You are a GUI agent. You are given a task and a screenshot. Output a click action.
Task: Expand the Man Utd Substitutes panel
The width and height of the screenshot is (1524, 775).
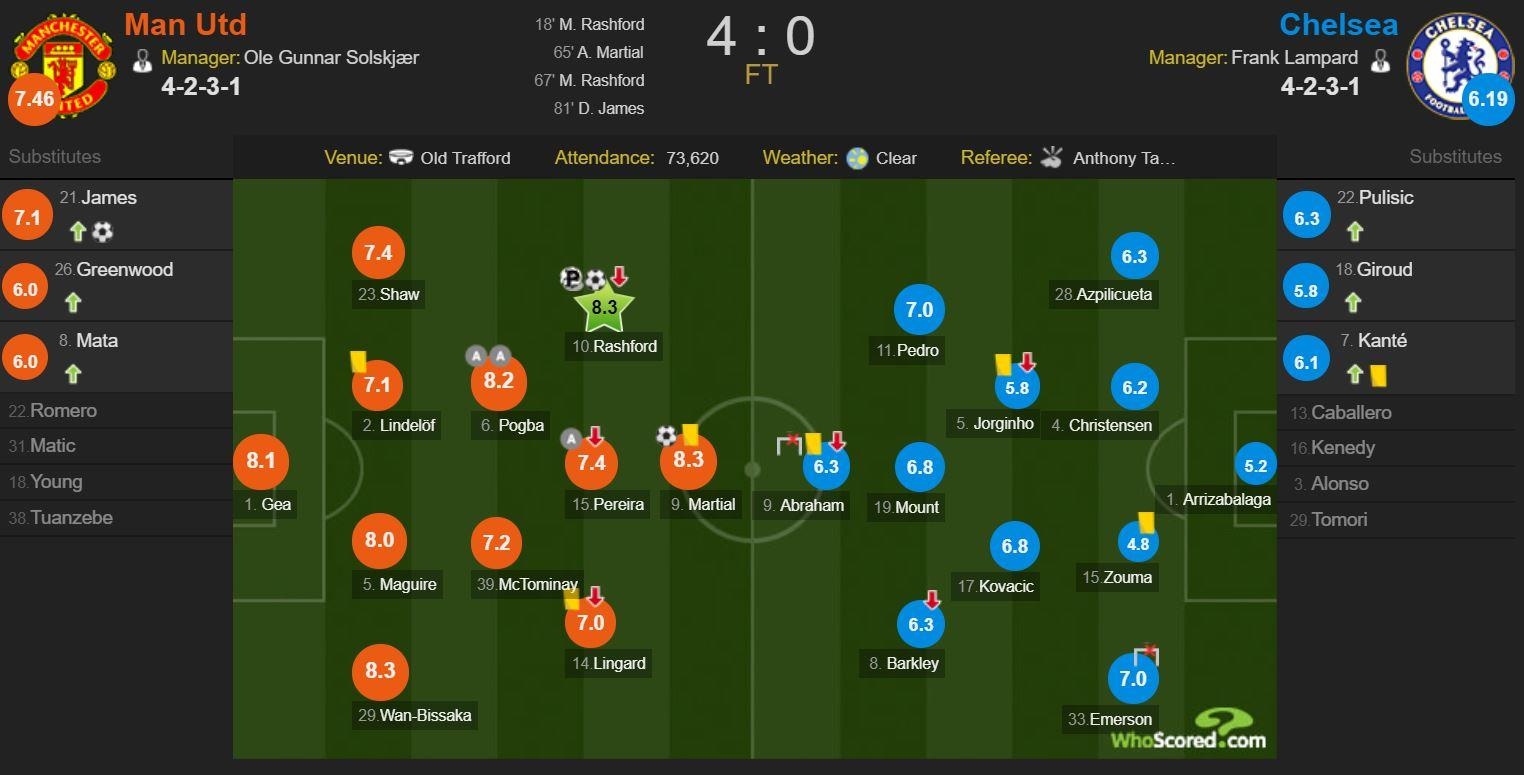(54, 156)
